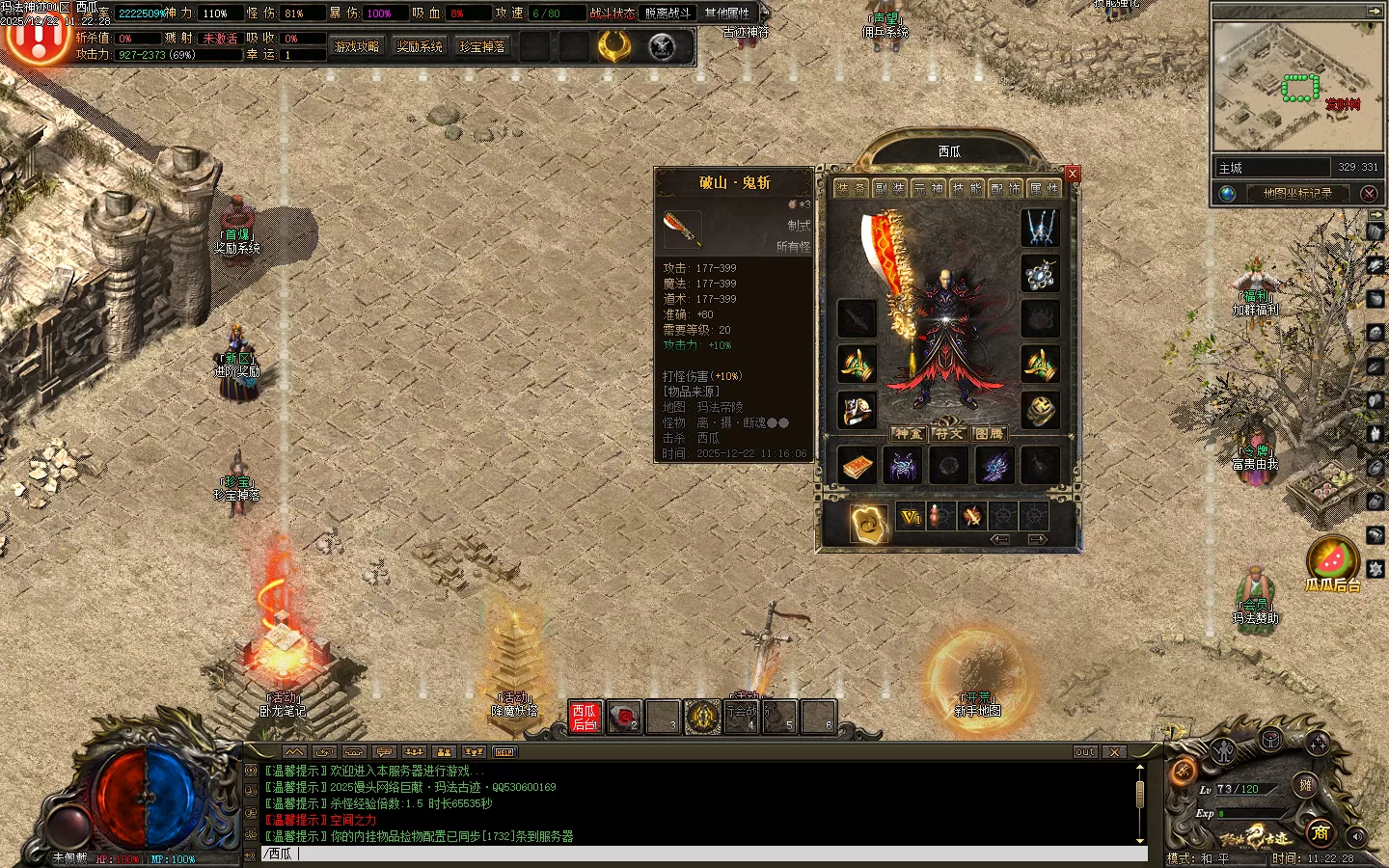Select the equipped necklace slot
This screenshot has height=868, width=1389.
pos(1040,275)
